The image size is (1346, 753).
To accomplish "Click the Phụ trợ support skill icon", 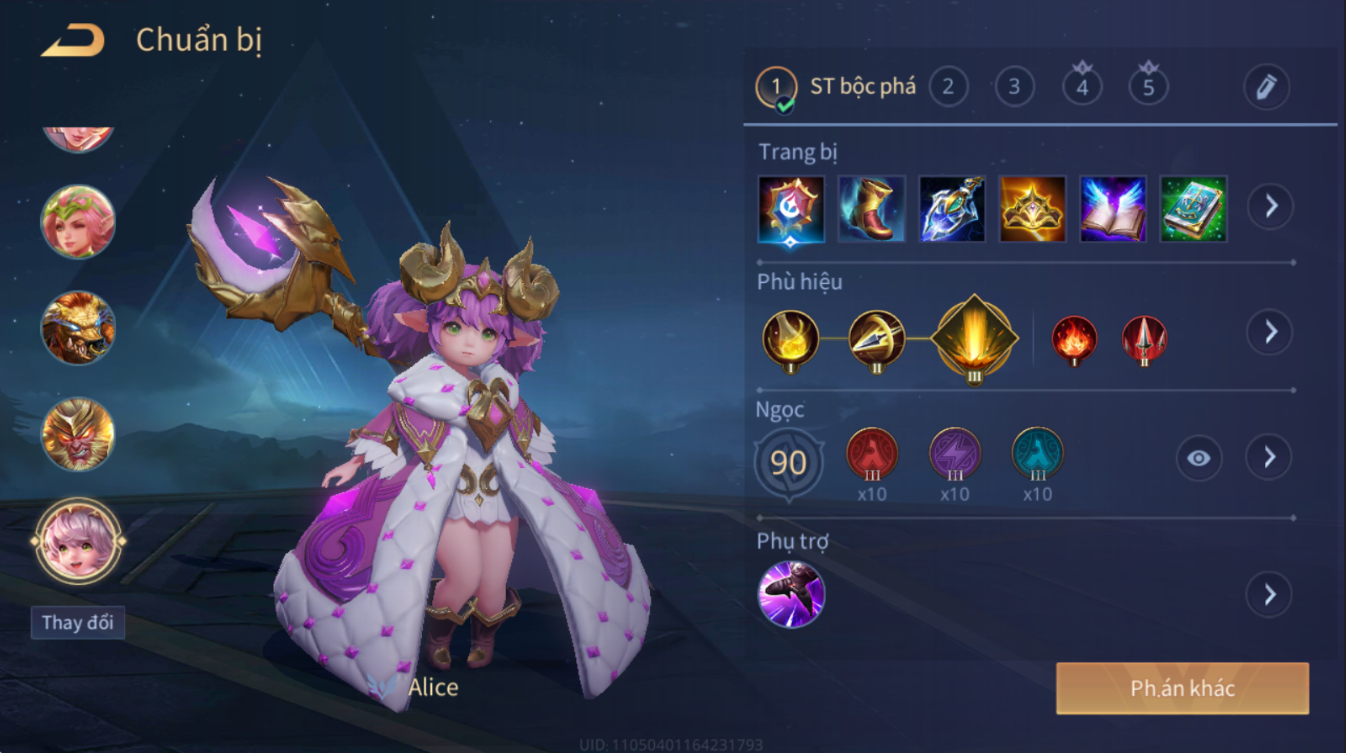I will 791,594.
